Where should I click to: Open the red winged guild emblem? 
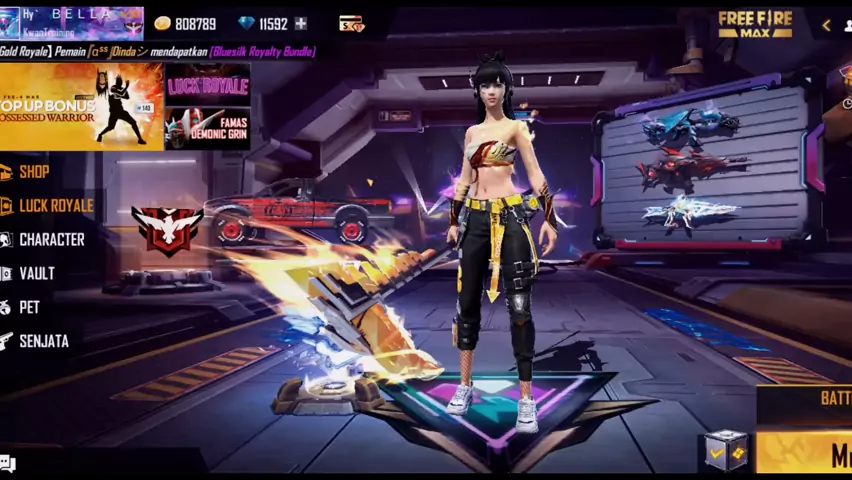(167, 230)
